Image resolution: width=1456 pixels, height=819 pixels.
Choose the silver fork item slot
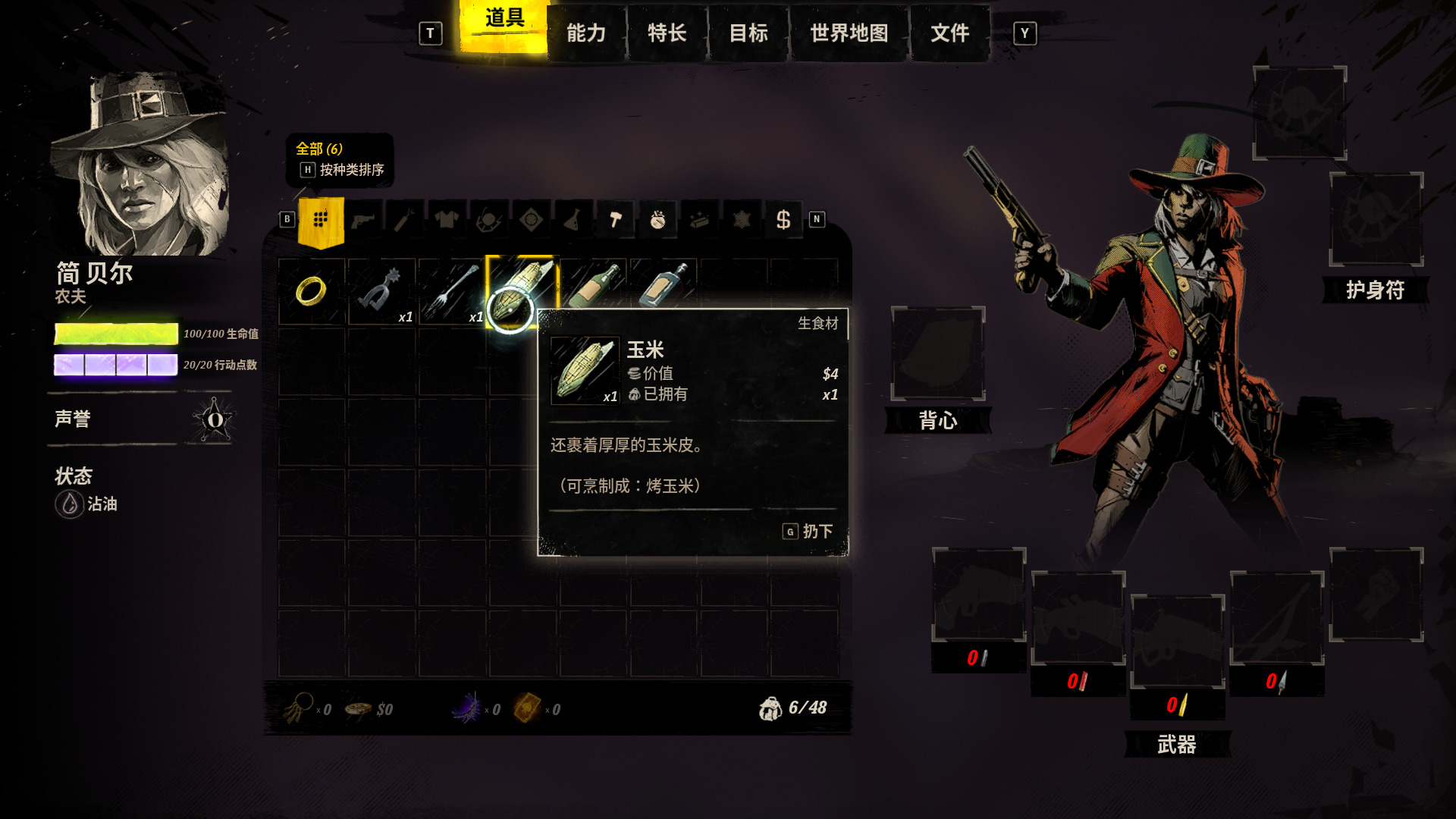pyautogui.click(x=452, y=291)
